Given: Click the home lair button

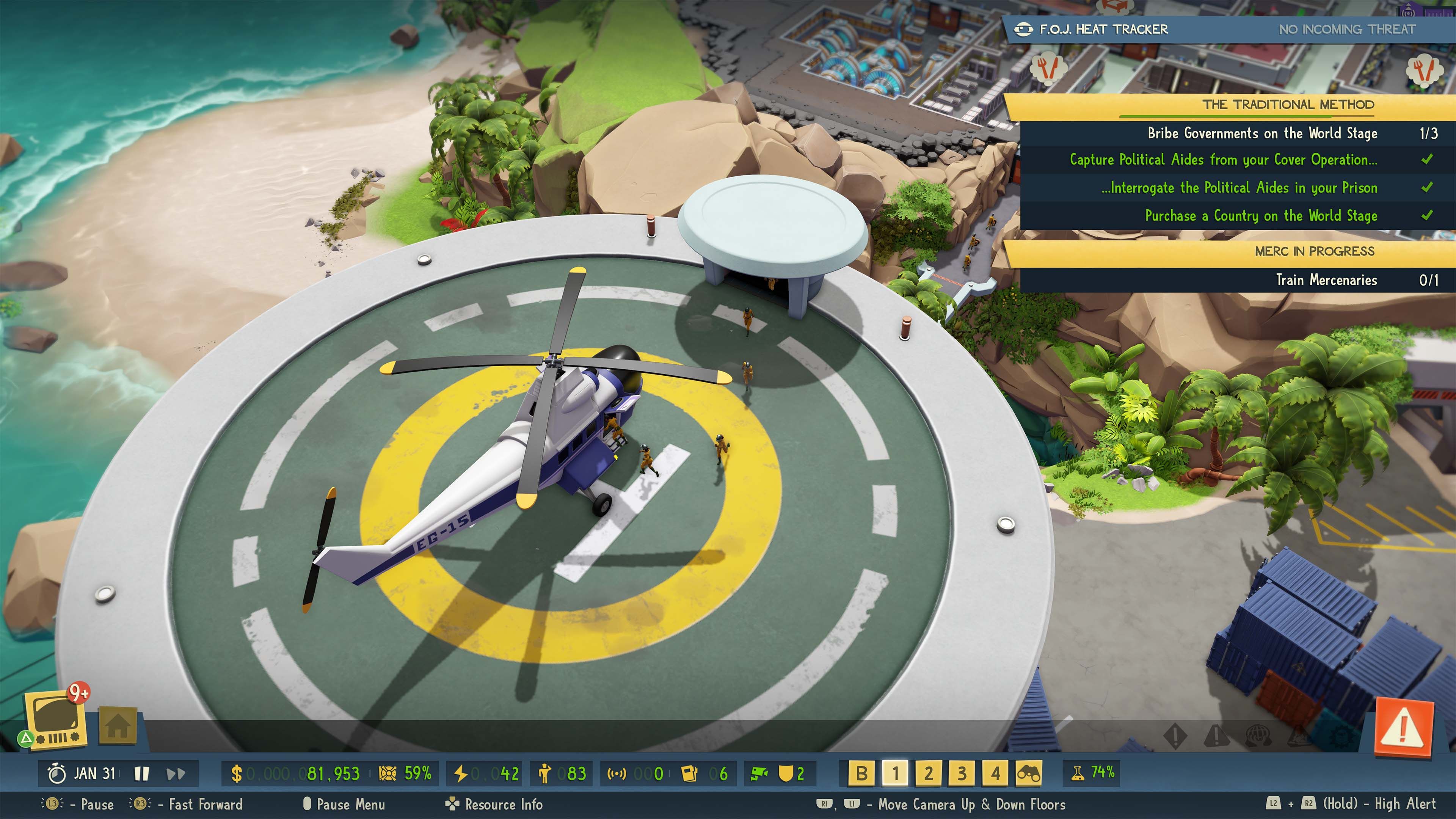Looking at the screenshot, I should 118,726.
